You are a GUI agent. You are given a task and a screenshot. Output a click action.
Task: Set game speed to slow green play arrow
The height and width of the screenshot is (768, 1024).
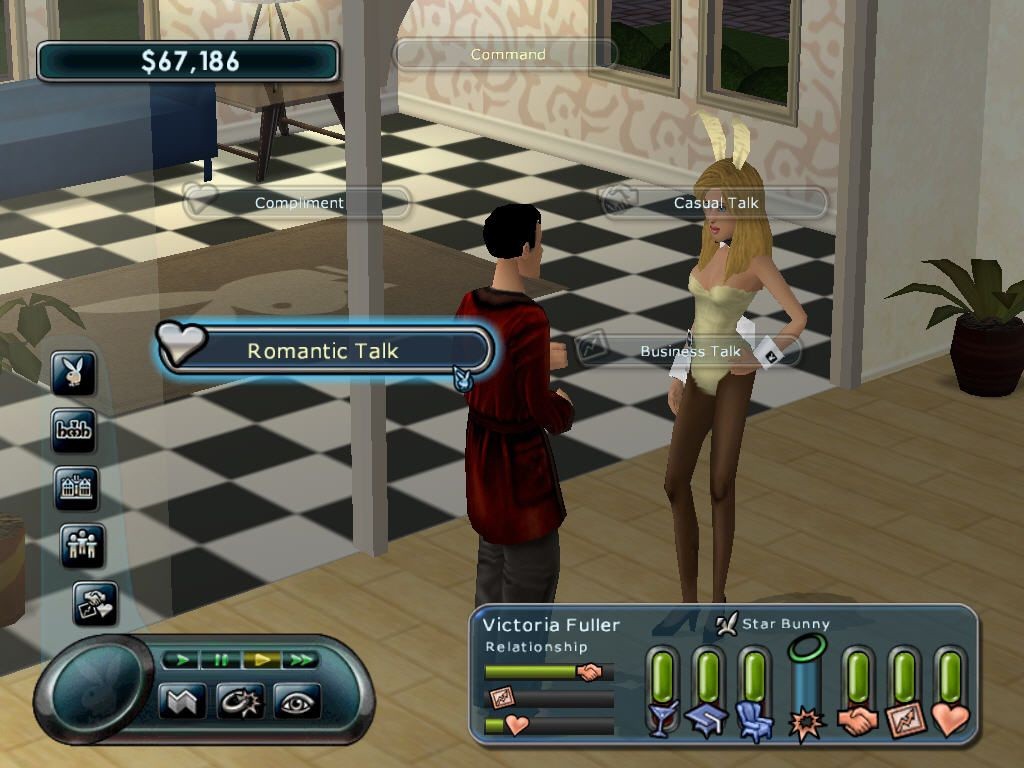[181, 660]
